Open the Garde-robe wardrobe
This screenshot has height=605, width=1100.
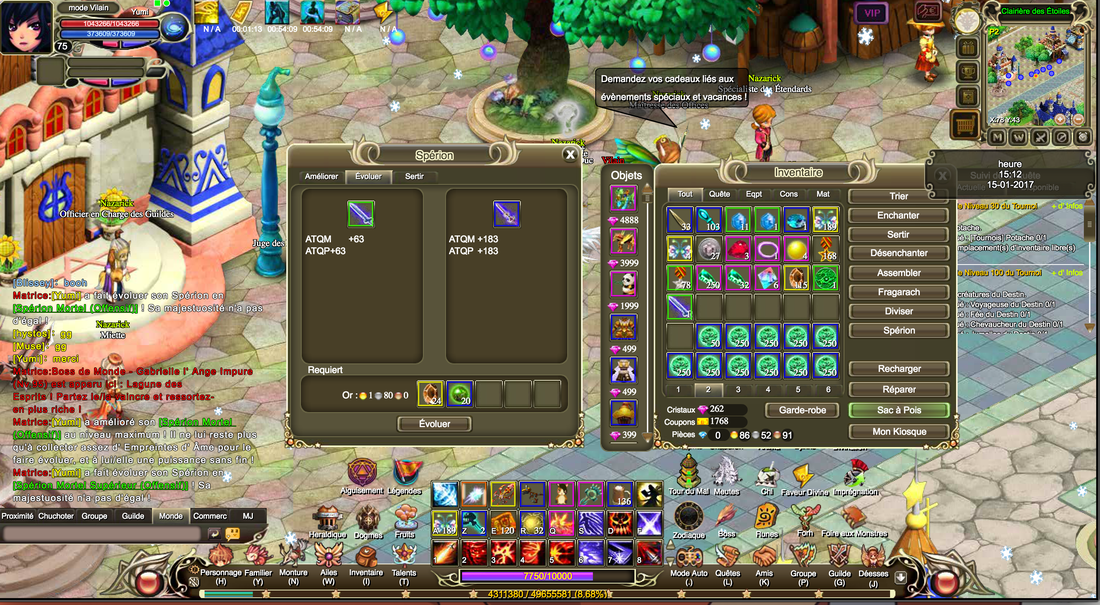(801, 410)
